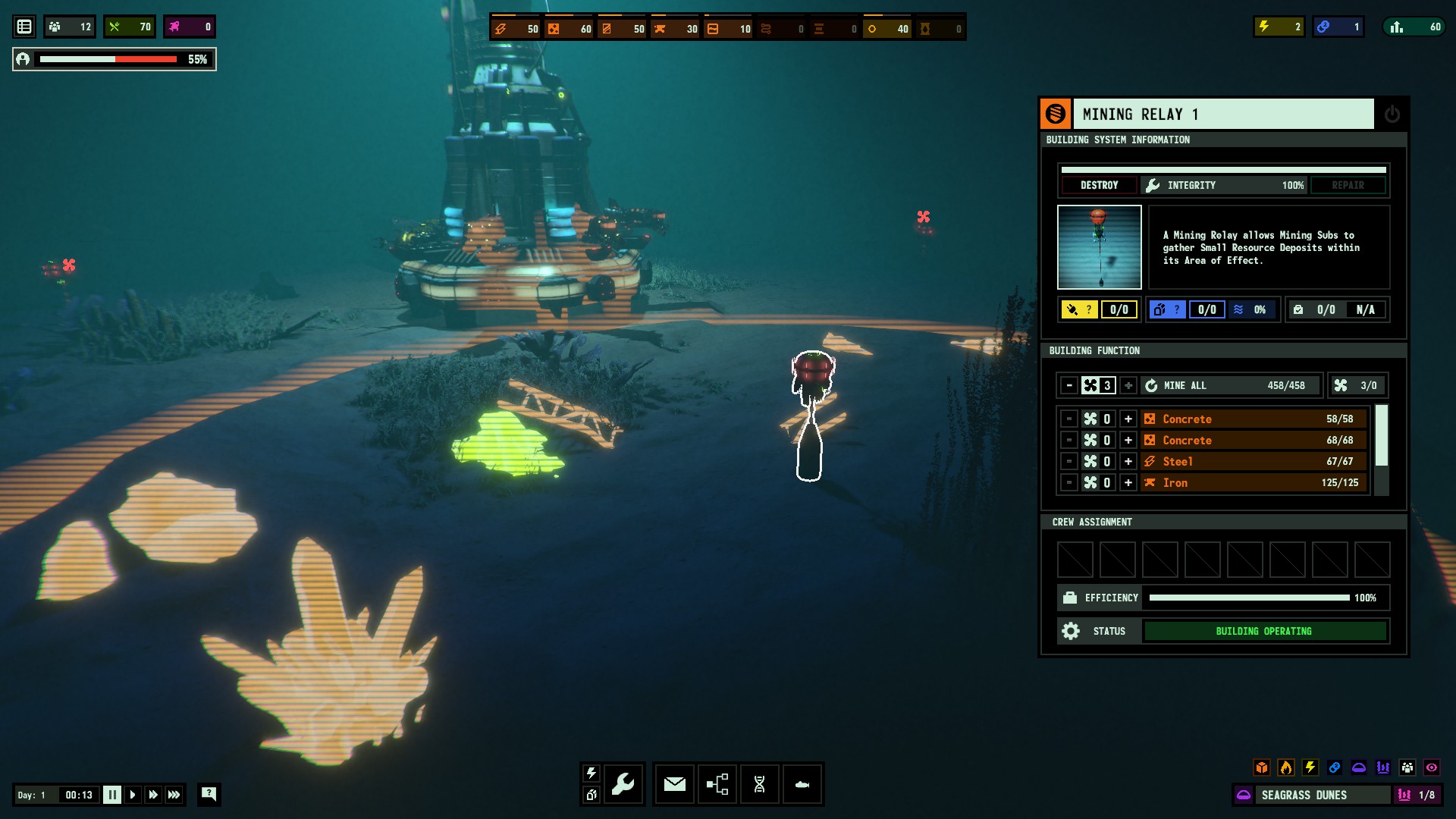Viewport: 1456px width, 819px height.
Task: Open the help question bubble
Action: (x=209, y=794)
